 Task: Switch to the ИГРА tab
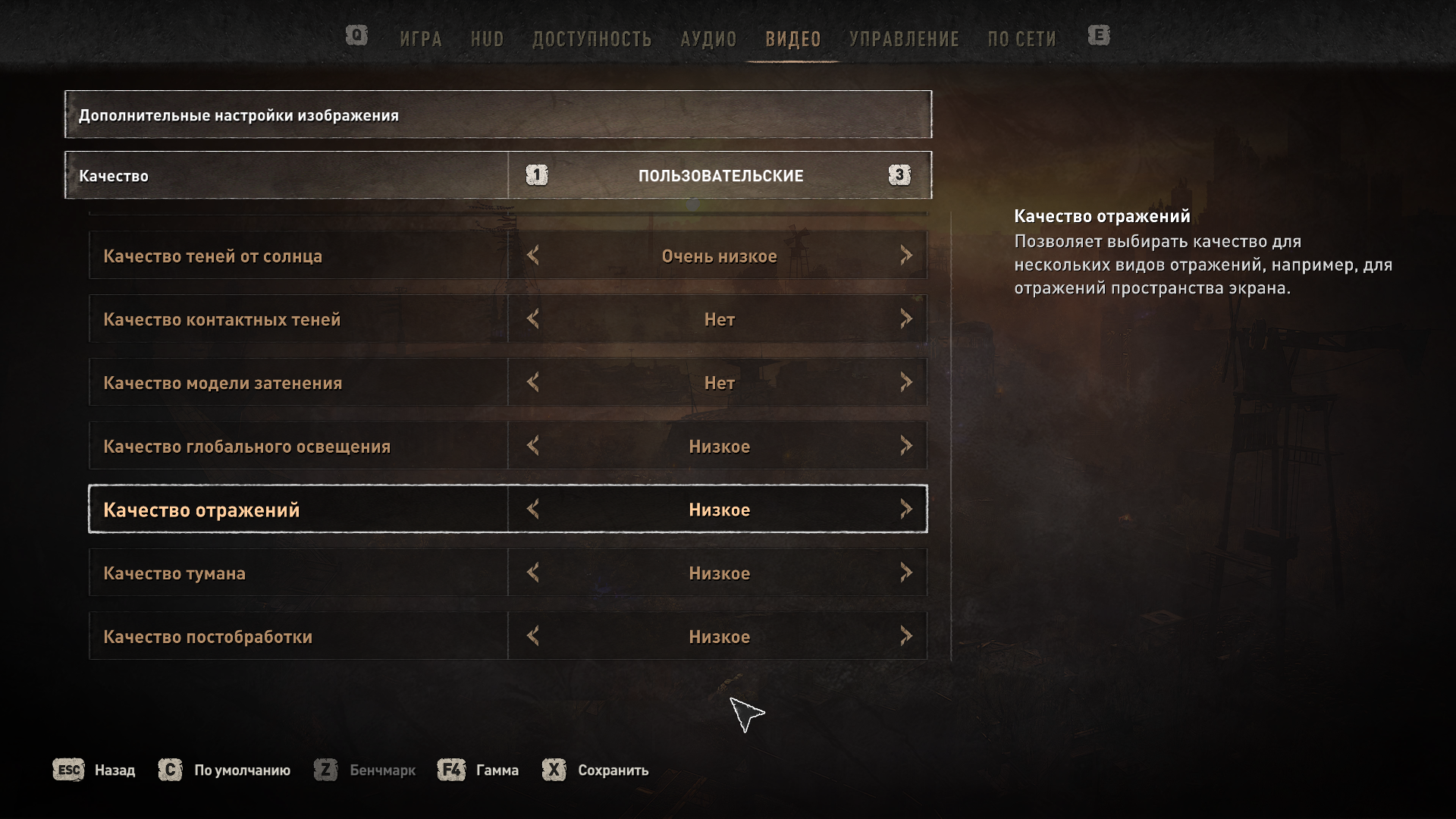(x=421, y=39)
